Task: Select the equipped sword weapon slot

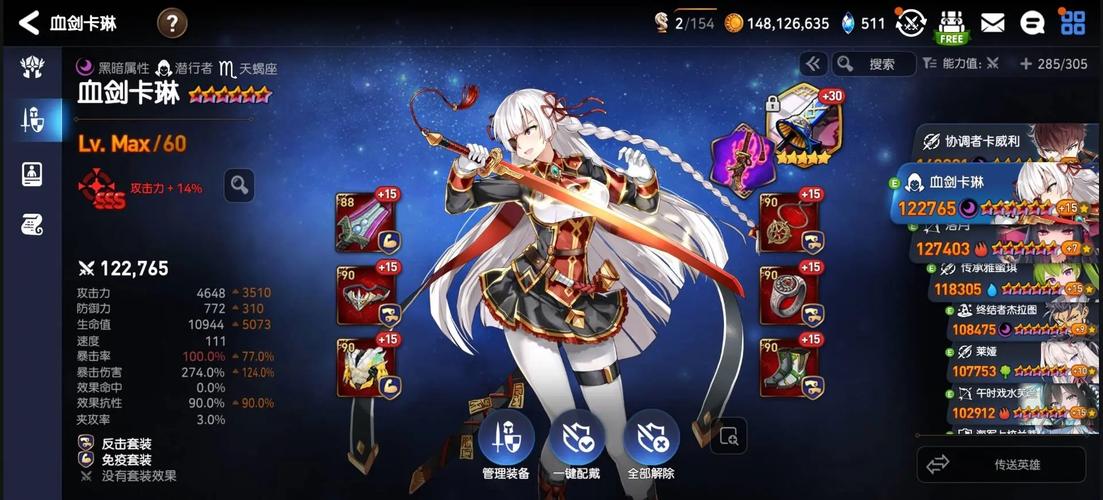Action: 366,221
